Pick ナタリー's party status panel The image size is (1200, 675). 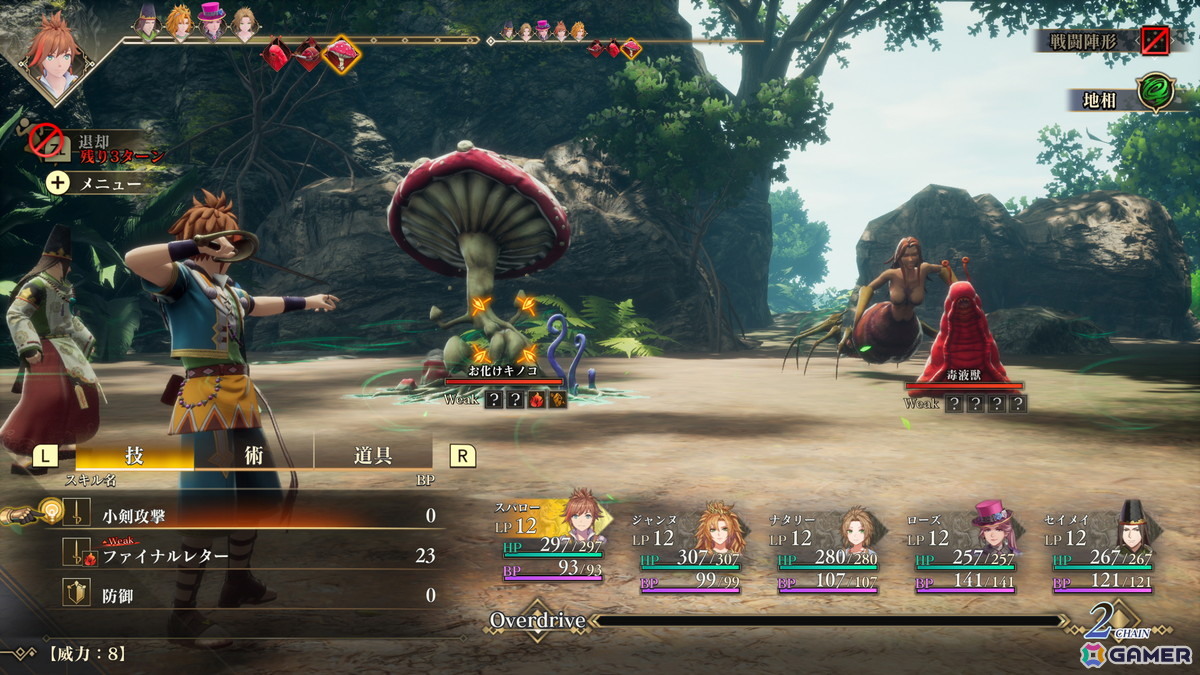[826, 550]
